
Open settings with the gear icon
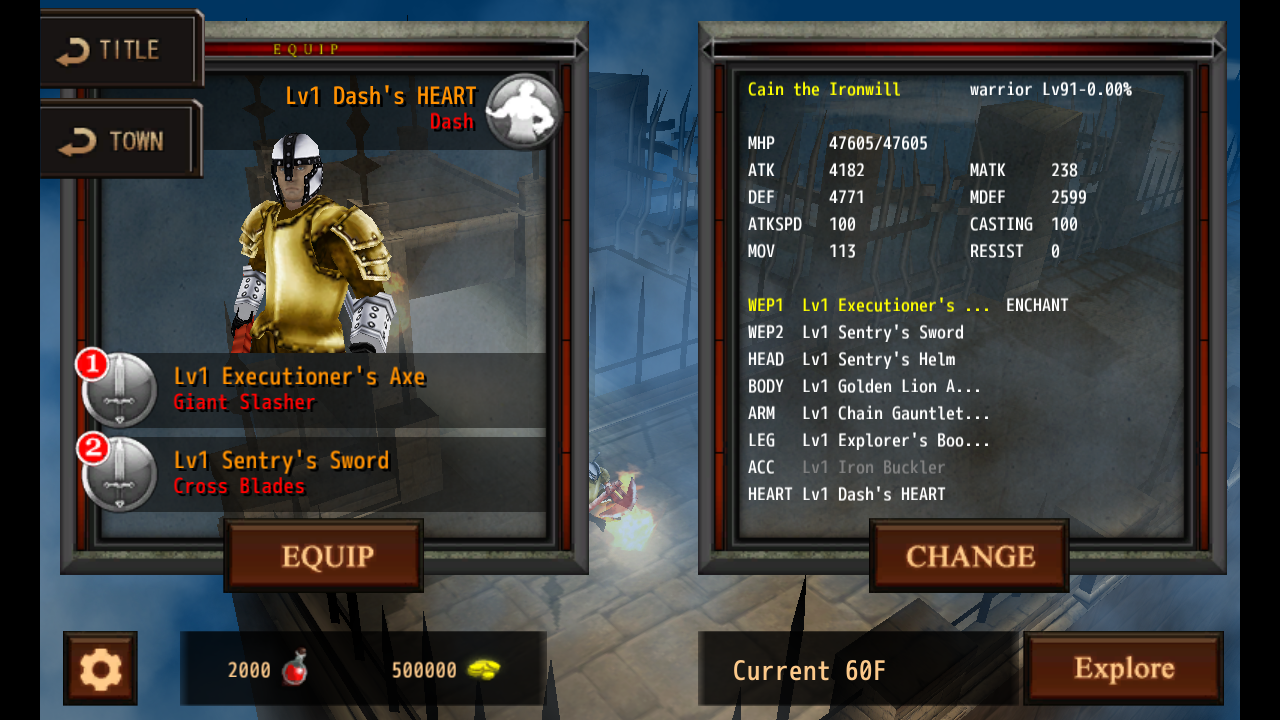[100, 668]
